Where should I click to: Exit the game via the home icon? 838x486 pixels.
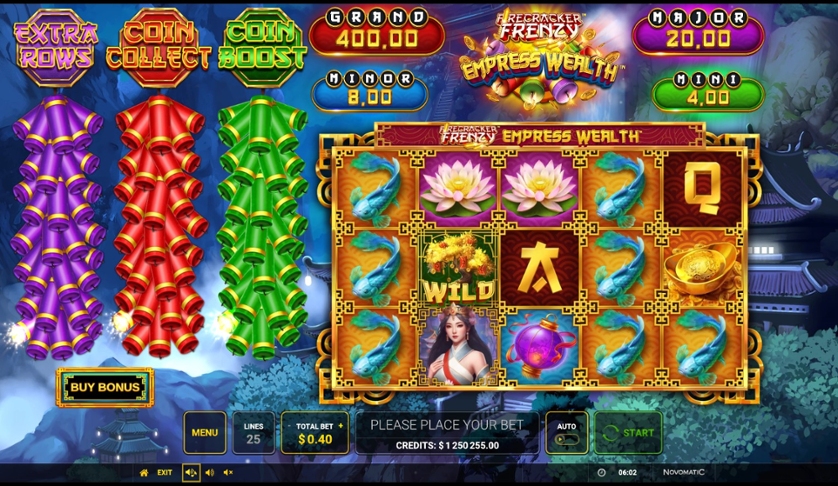[x=144, y=473]
